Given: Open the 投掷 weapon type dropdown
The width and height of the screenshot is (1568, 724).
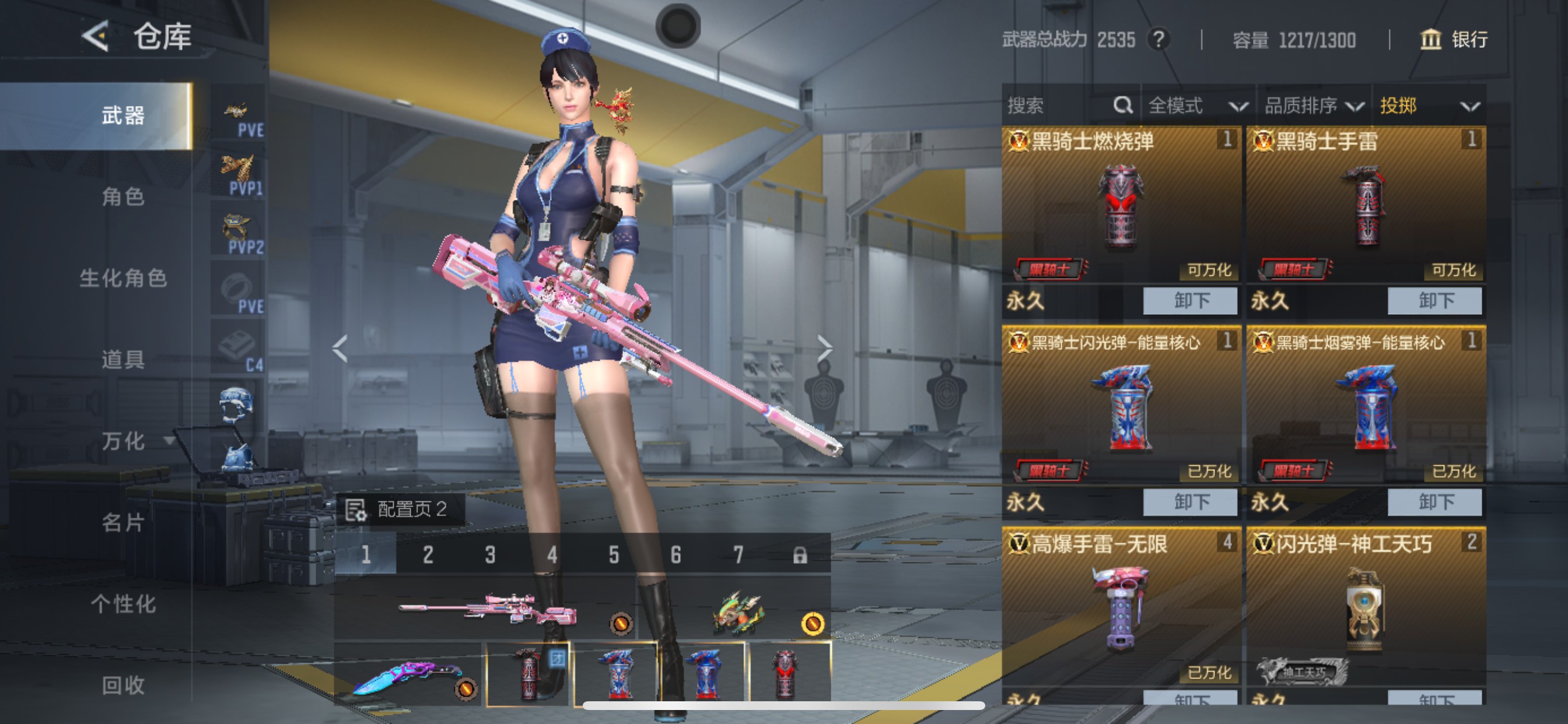Looking at the screenshot, I should tap(1429, 106).
